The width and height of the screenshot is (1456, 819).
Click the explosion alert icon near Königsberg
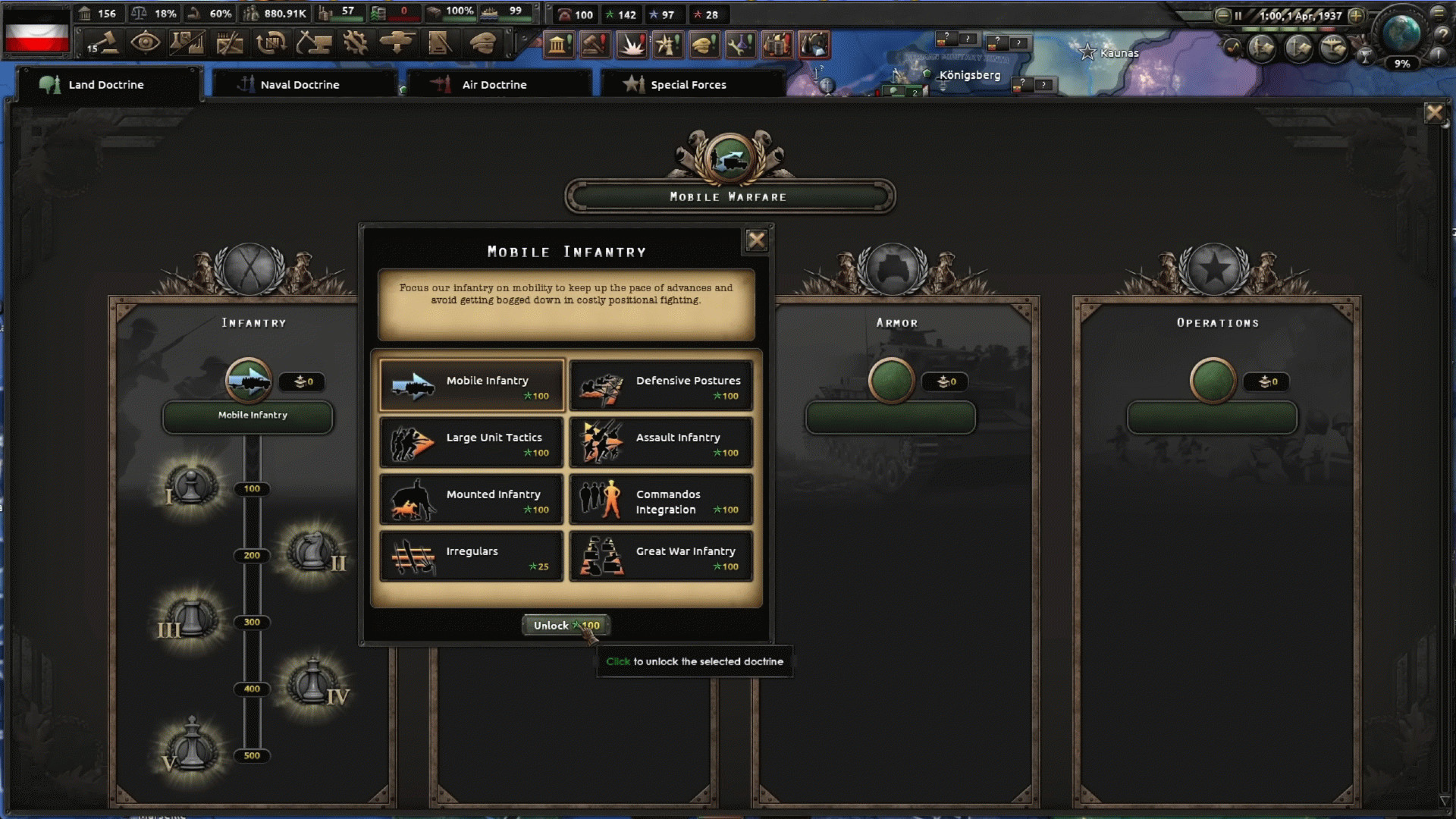coord(631,45)
